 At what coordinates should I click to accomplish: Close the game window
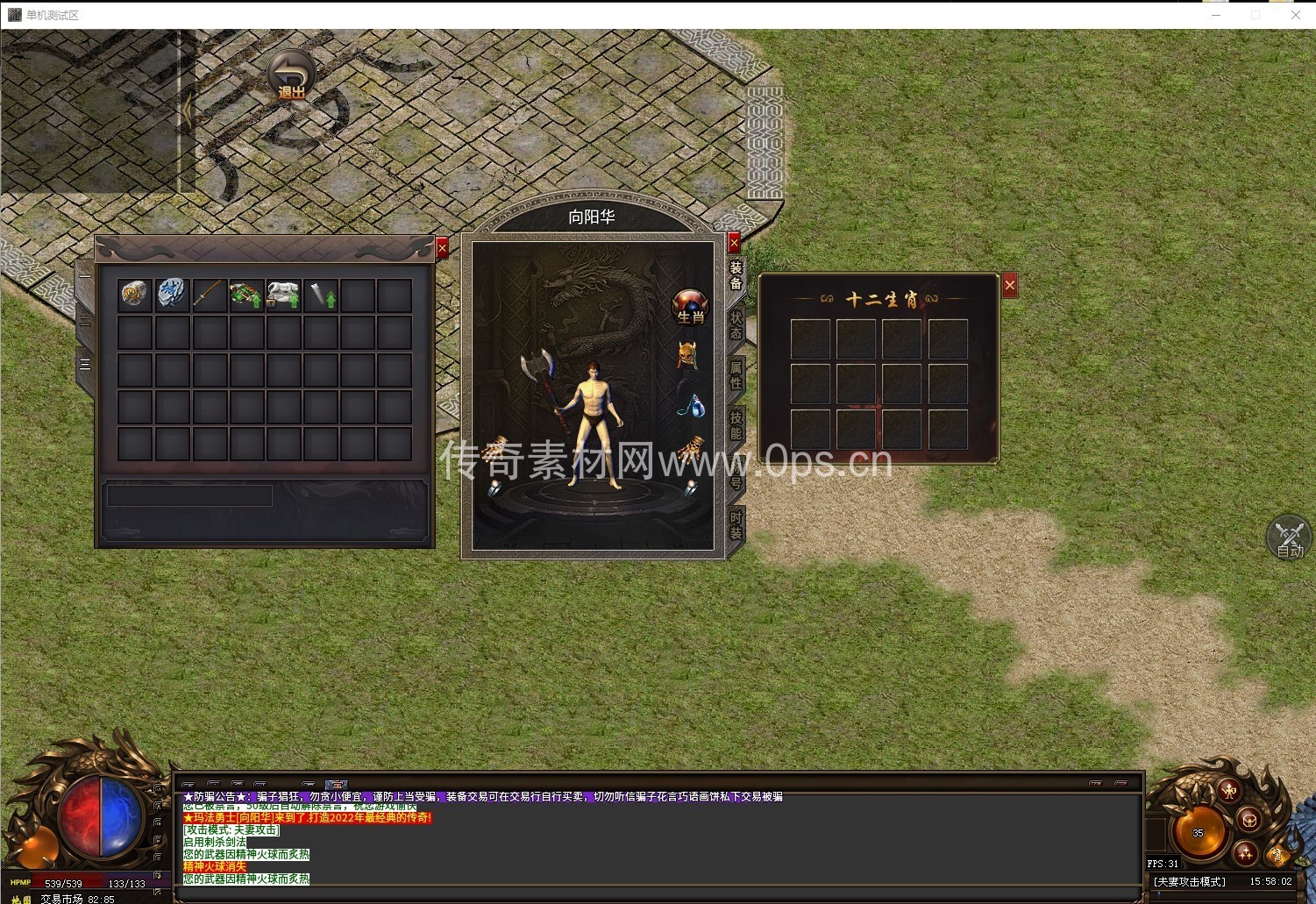point(1295,15)
